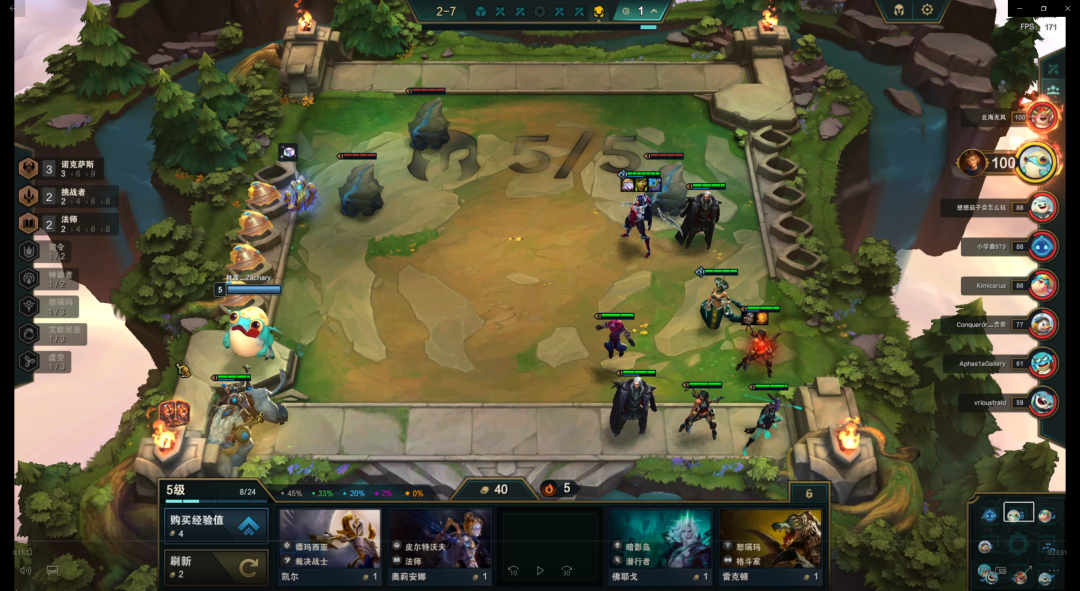
Task: Buy experience with the 购买经验值 button
Action: [x=215, y=524]
